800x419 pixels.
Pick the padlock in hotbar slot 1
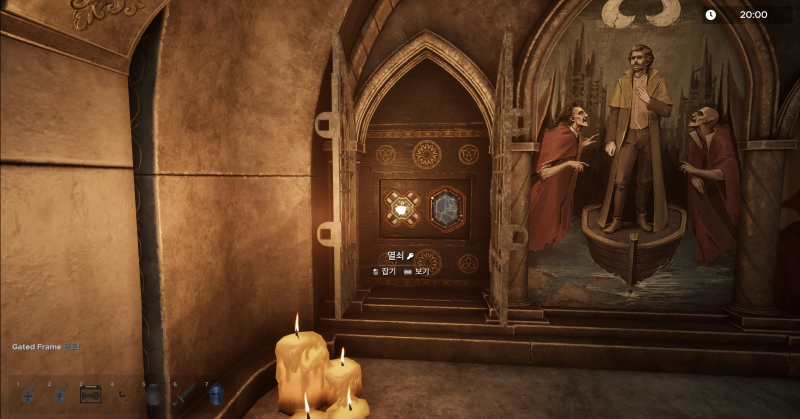(28, 396)
